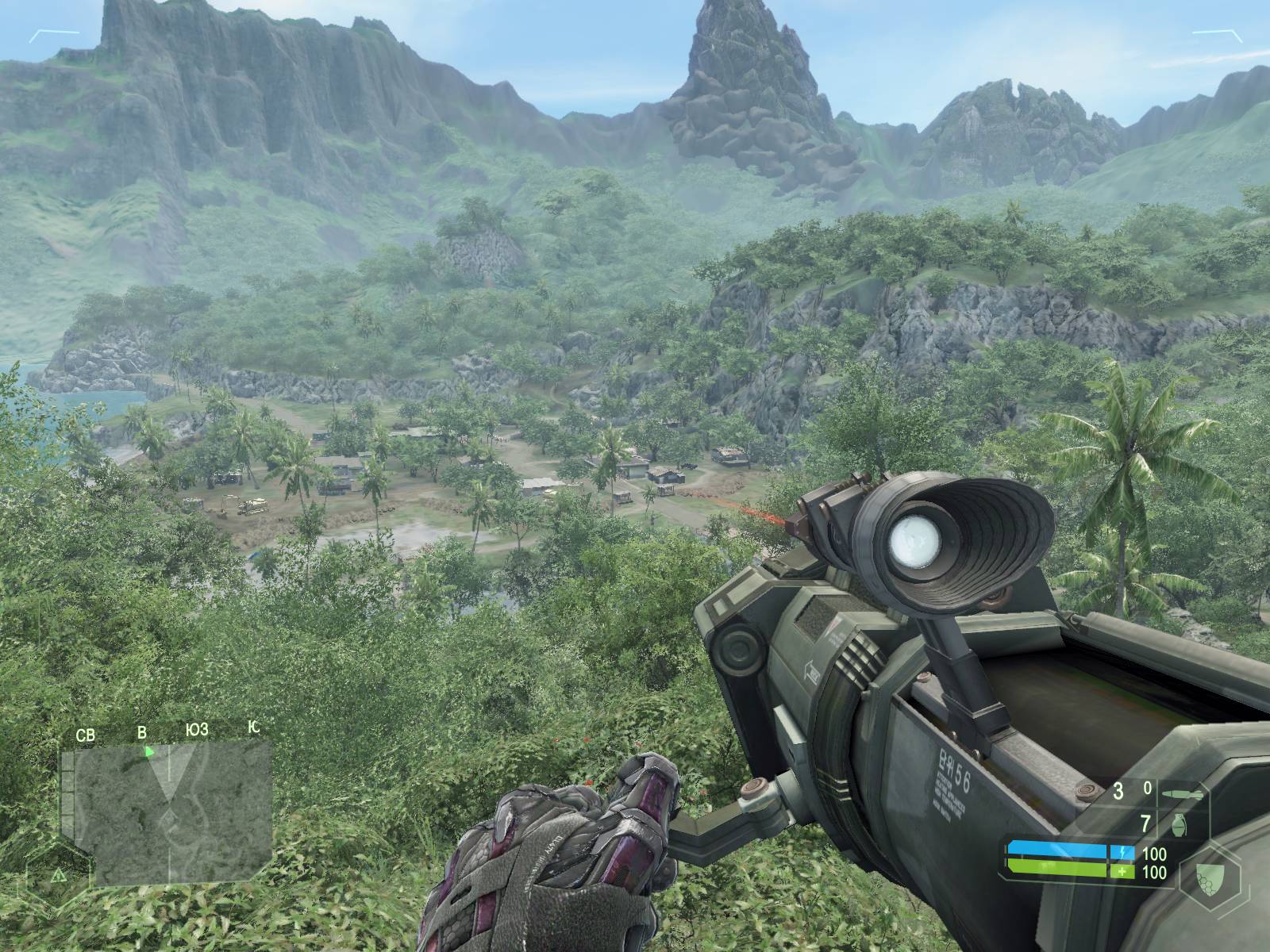Select the rocket ammo icon

pos(1180,793)
